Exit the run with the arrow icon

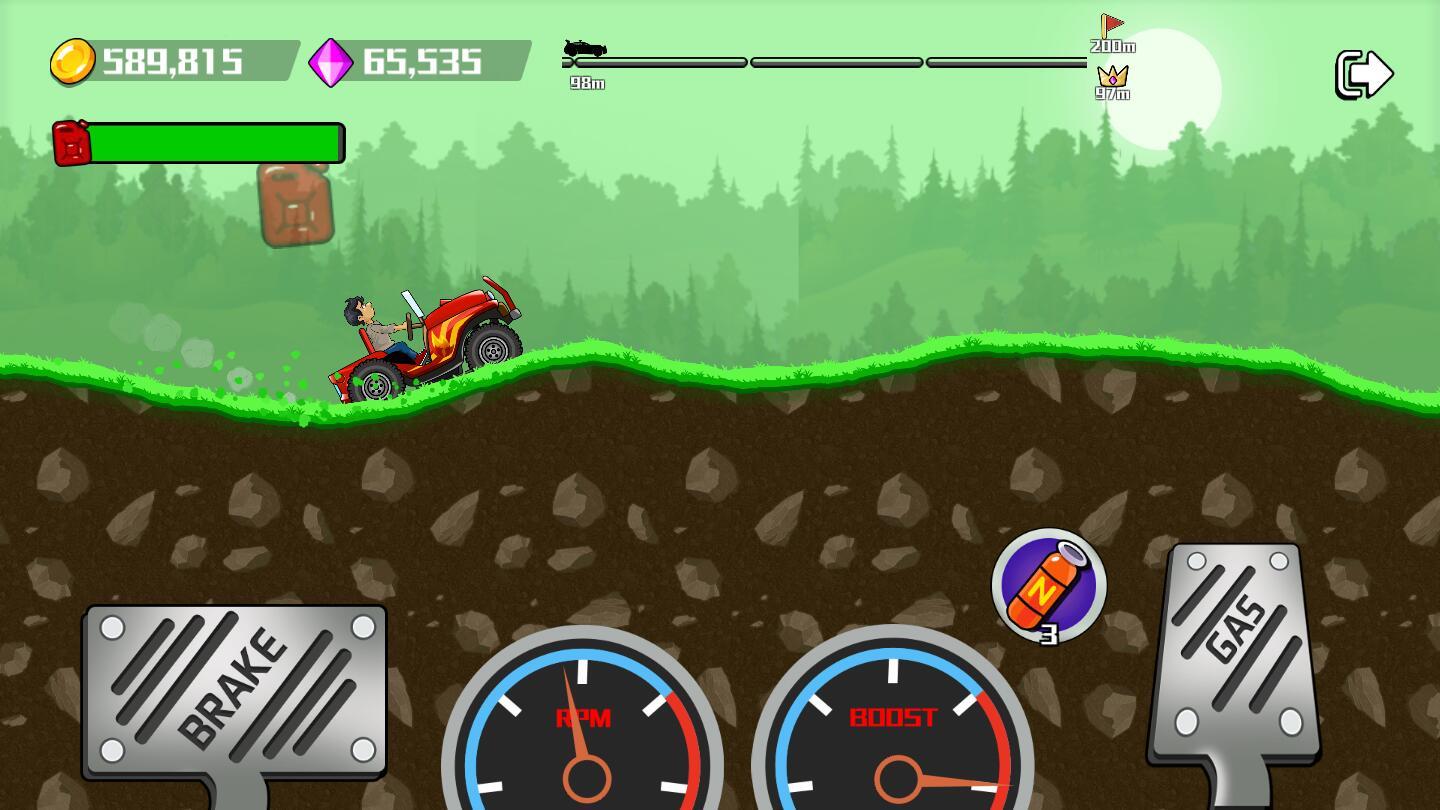pos(1364,74)
